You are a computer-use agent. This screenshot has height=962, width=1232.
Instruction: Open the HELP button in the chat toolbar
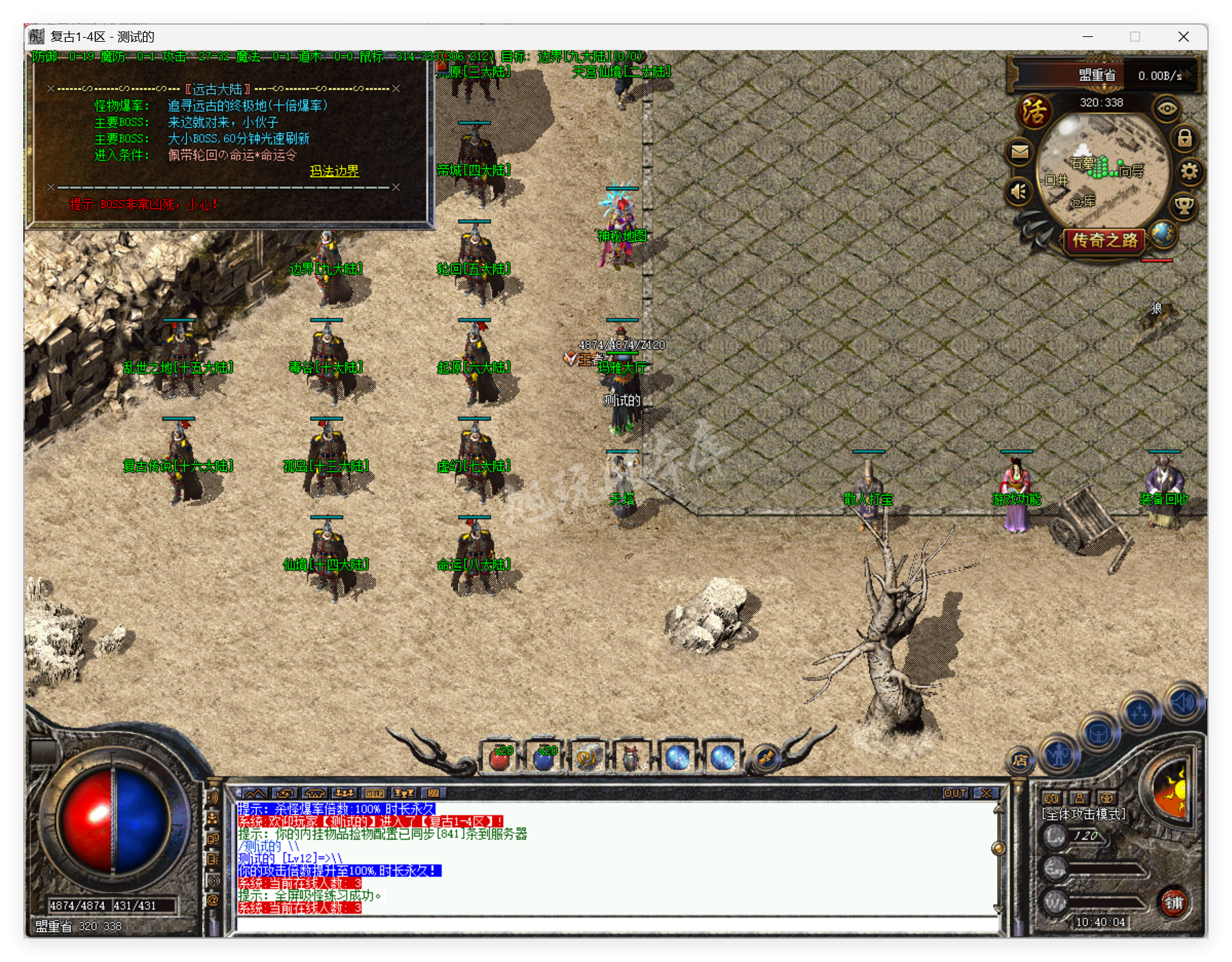[374, 792]
